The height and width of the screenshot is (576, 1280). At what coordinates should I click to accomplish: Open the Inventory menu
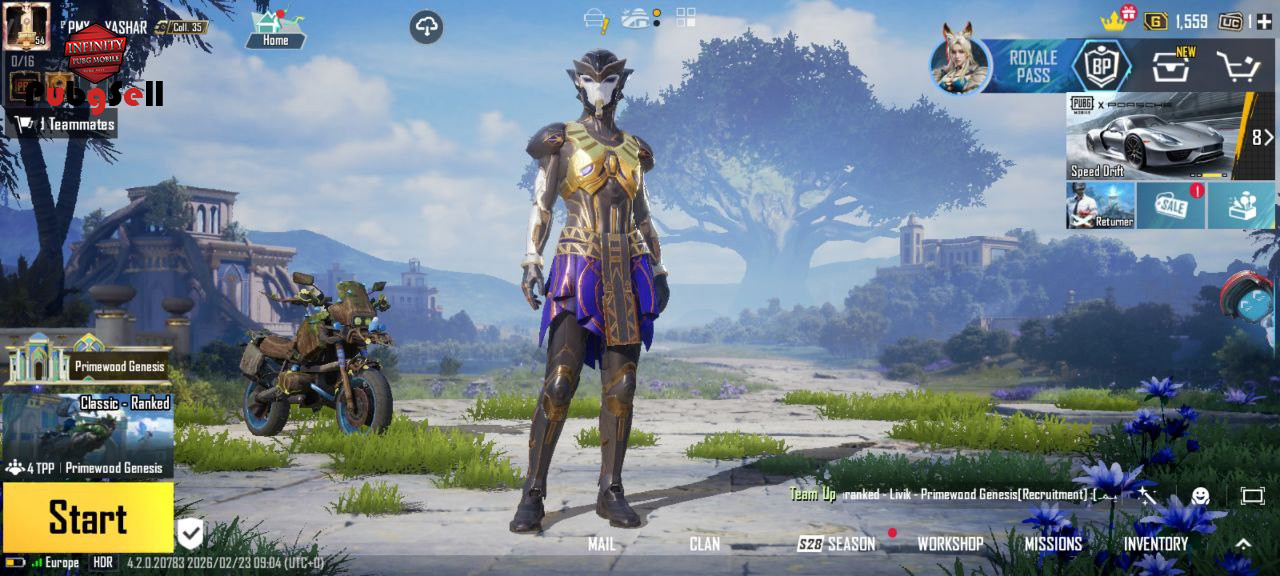(1155, 544)
